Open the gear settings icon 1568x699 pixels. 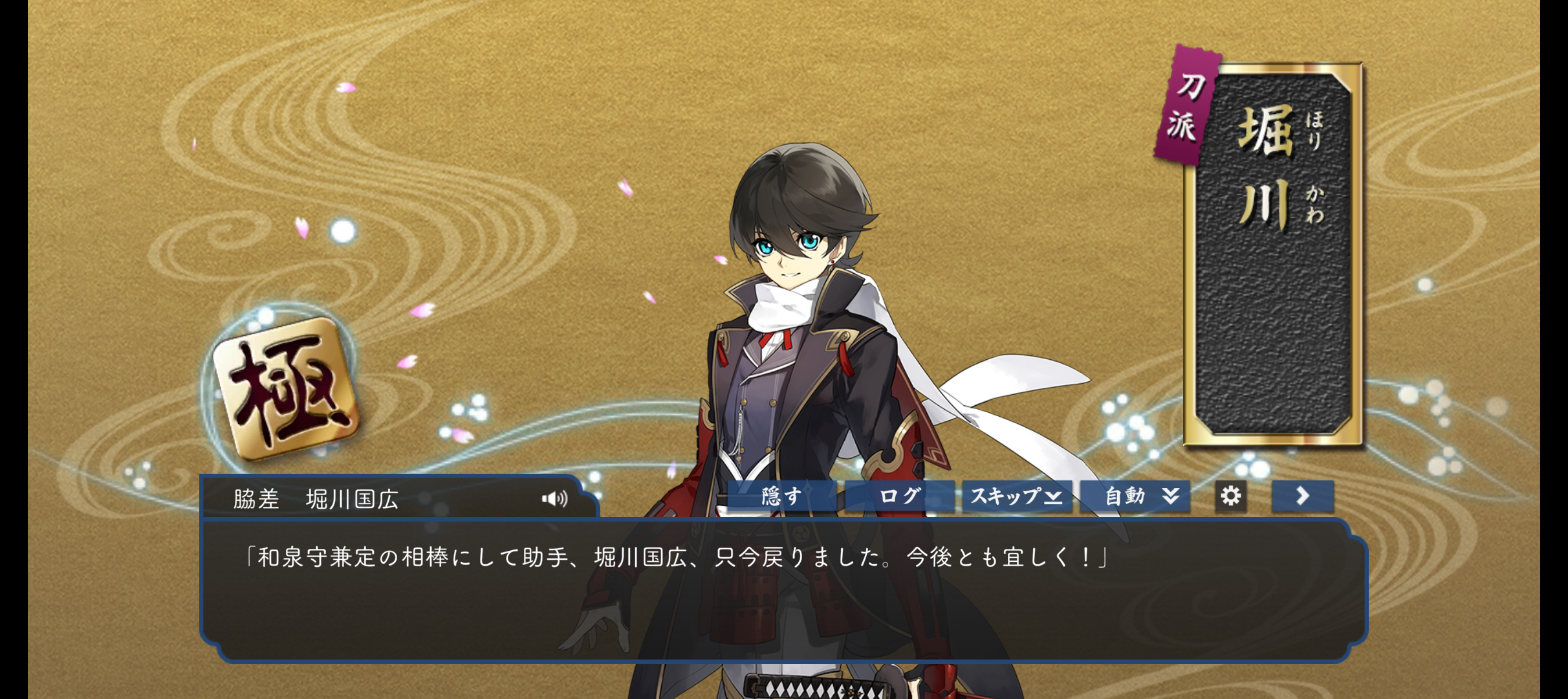pyautogui.click(x=1230, y=496)
